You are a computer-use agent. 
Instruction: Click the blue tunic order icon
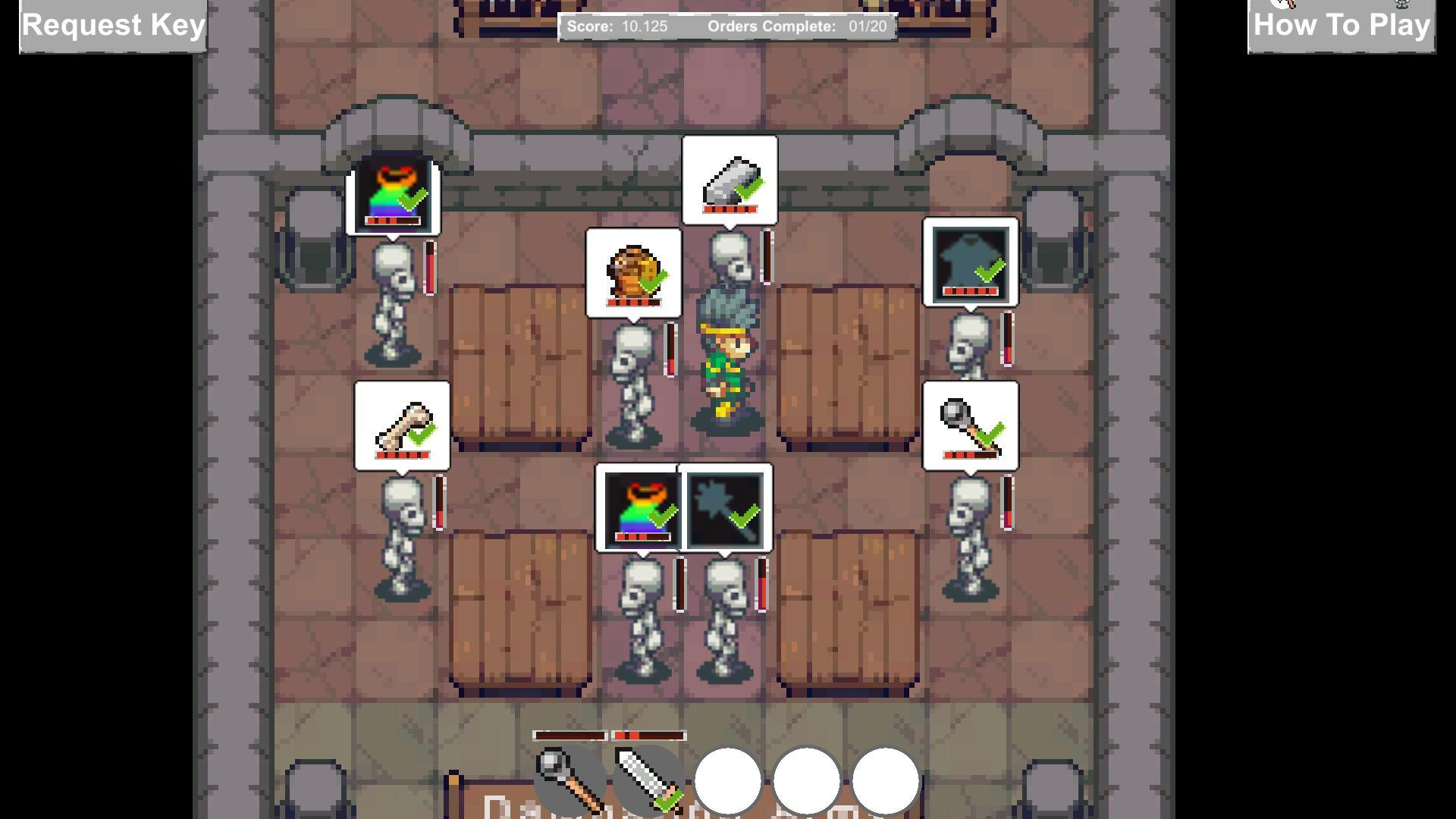[971, 262]
